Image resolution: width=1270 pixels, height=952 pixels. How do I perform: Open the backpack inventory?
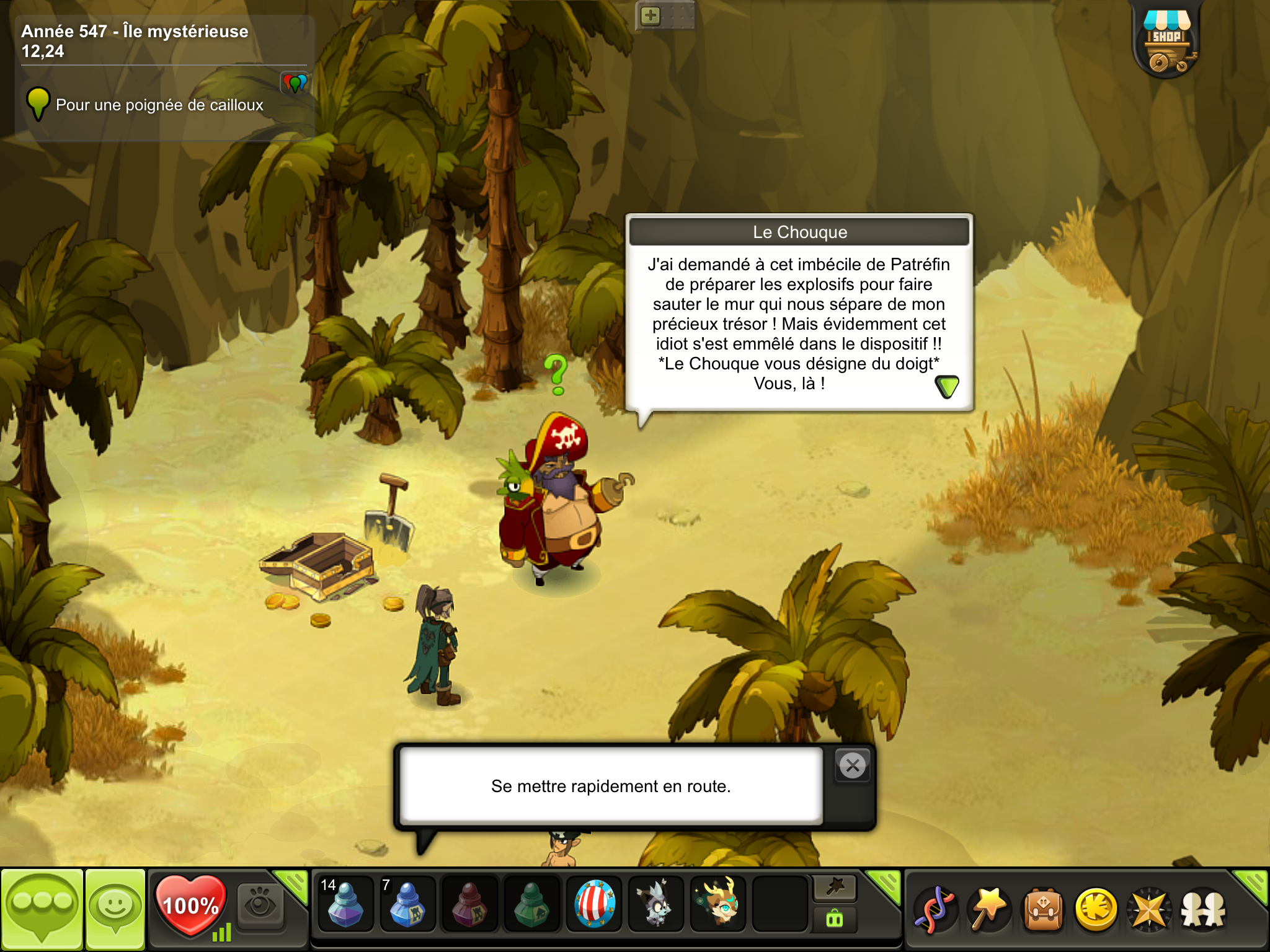1043,910
